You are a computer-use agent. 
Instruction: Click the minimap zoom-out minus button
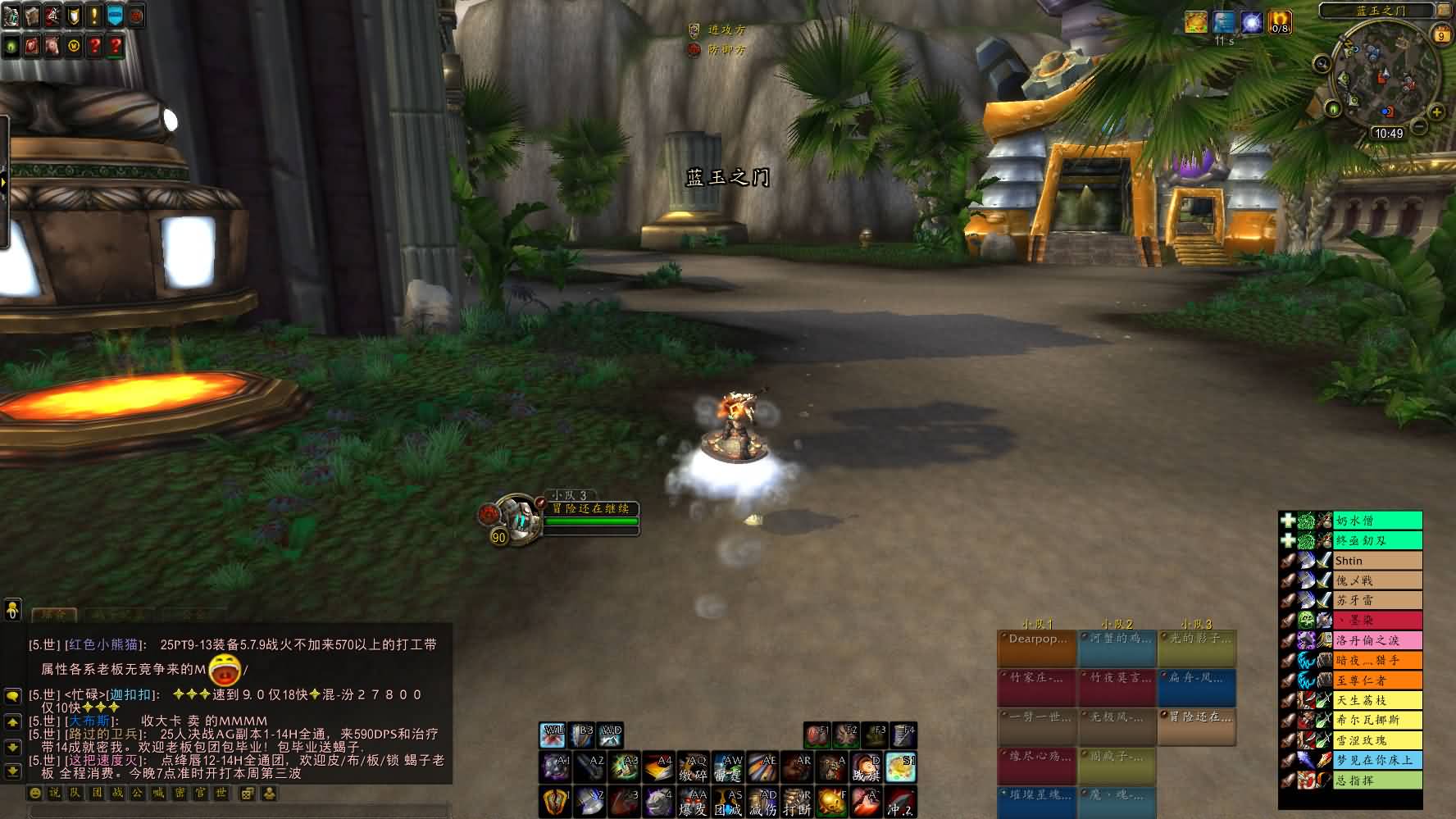pos(1419,128)
